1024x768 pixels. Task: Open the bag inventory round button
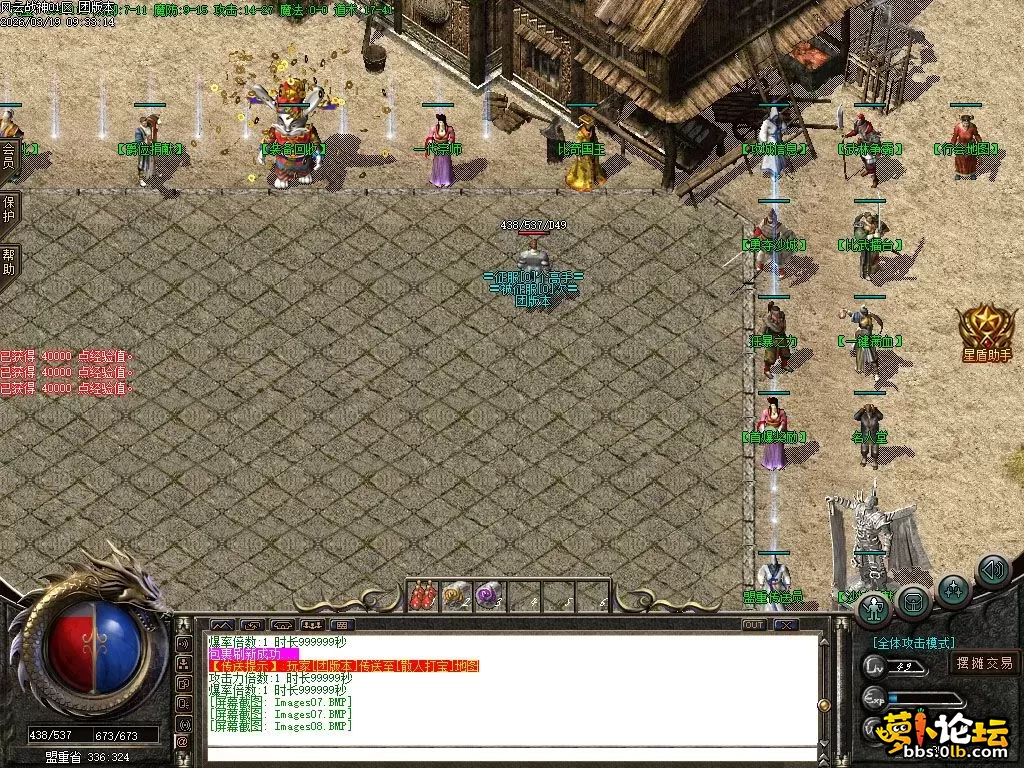[x=914, y=601]
